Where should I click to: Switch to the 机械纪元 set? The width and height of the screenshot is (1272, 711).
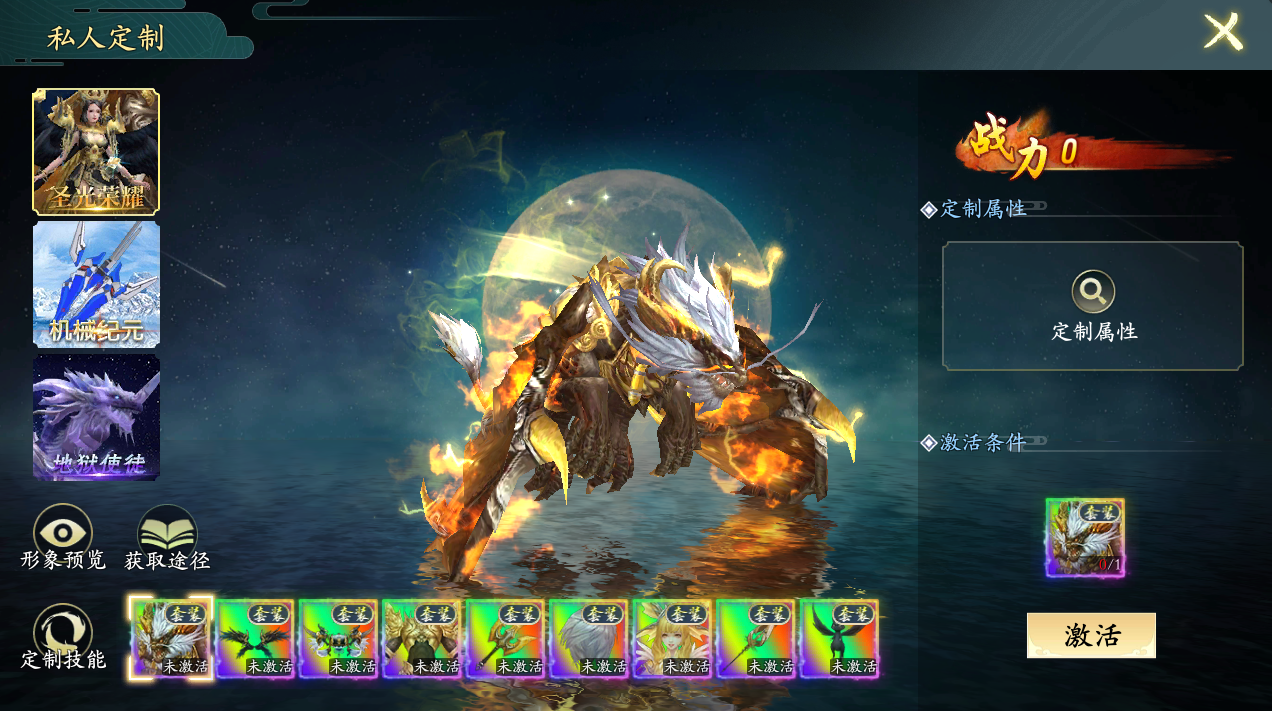coord(96,284)
